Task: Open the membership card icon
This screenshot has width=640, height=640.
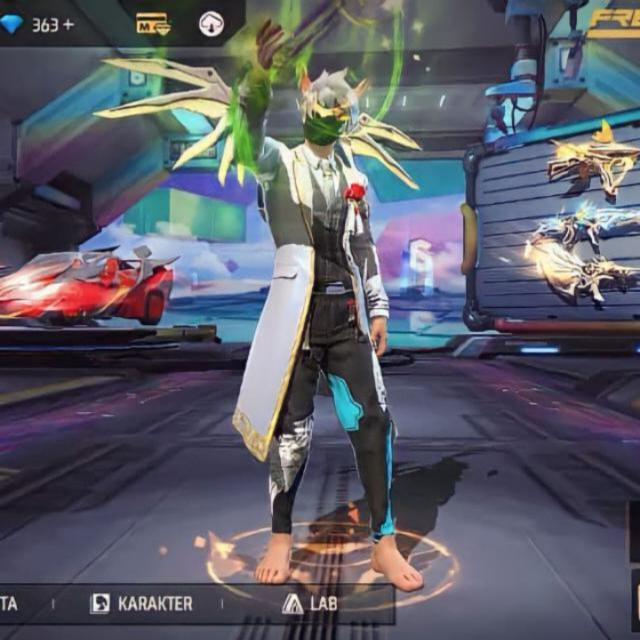Action: pos(153,24)
